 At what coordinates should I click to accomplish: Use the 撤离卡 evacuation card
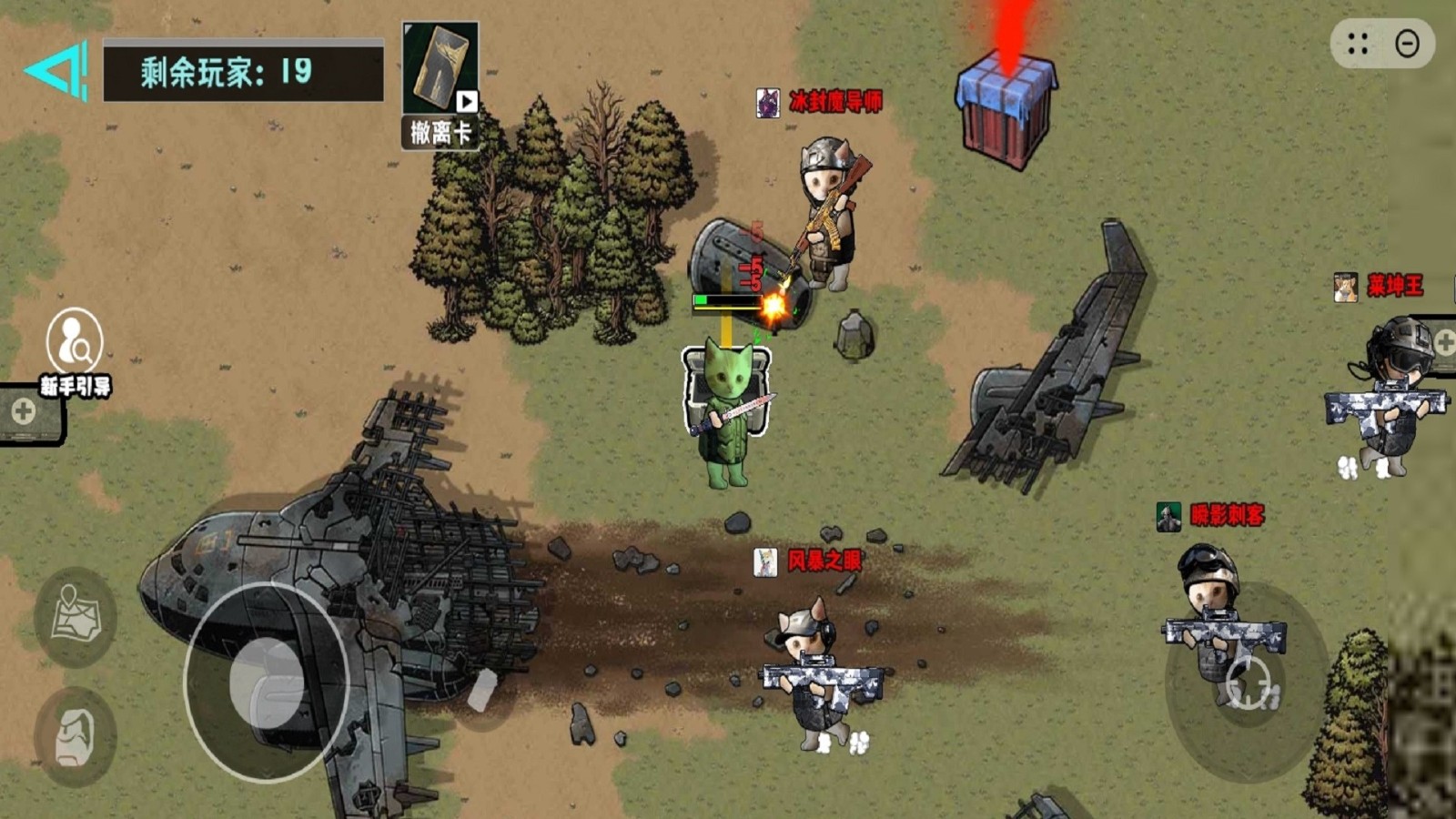pos(440,84)
